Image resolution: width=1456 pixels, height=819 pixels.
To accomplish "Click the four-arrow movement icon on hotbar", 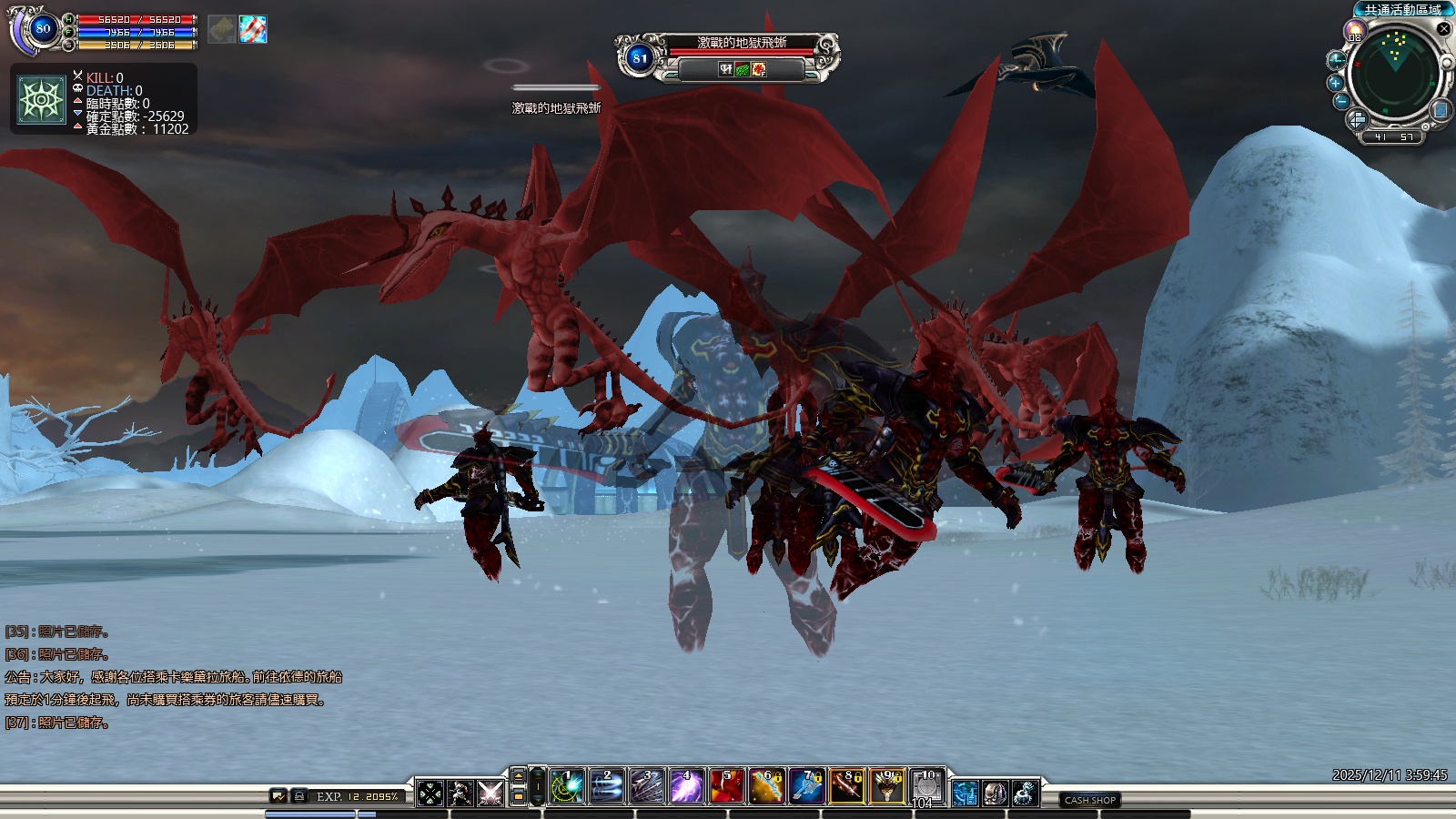I will coord(430,794).
